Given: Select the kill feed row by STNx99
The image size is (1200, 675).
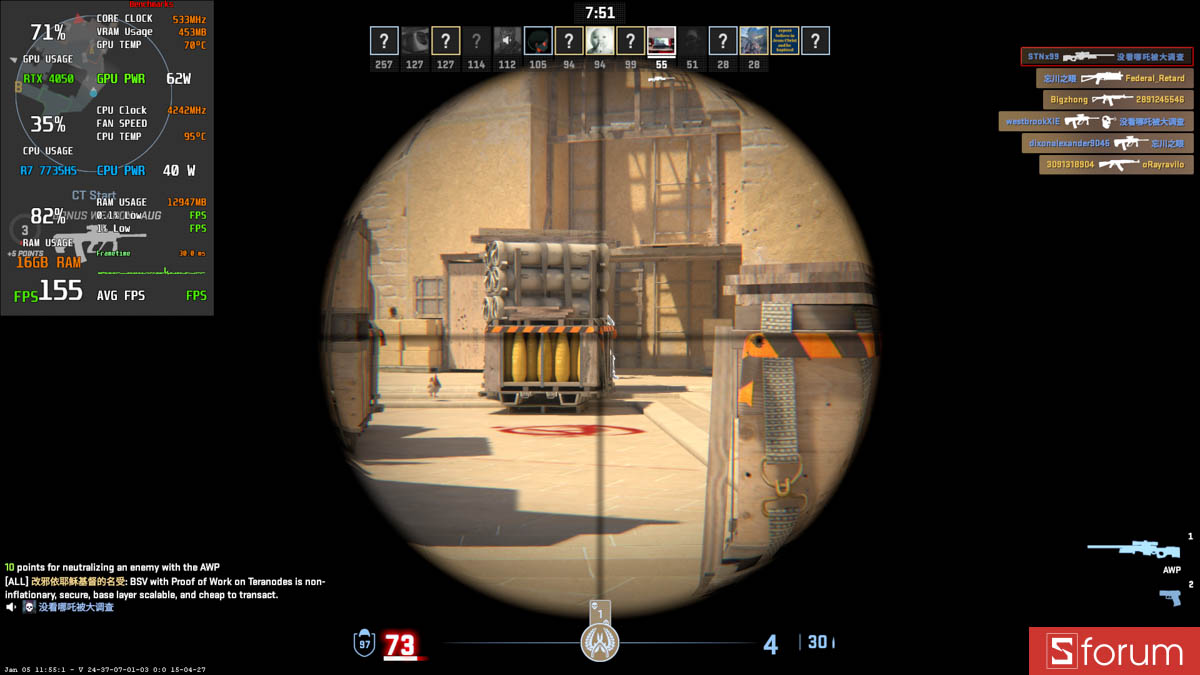Looking at the screenshot, I should click(x=1106, y=57).
